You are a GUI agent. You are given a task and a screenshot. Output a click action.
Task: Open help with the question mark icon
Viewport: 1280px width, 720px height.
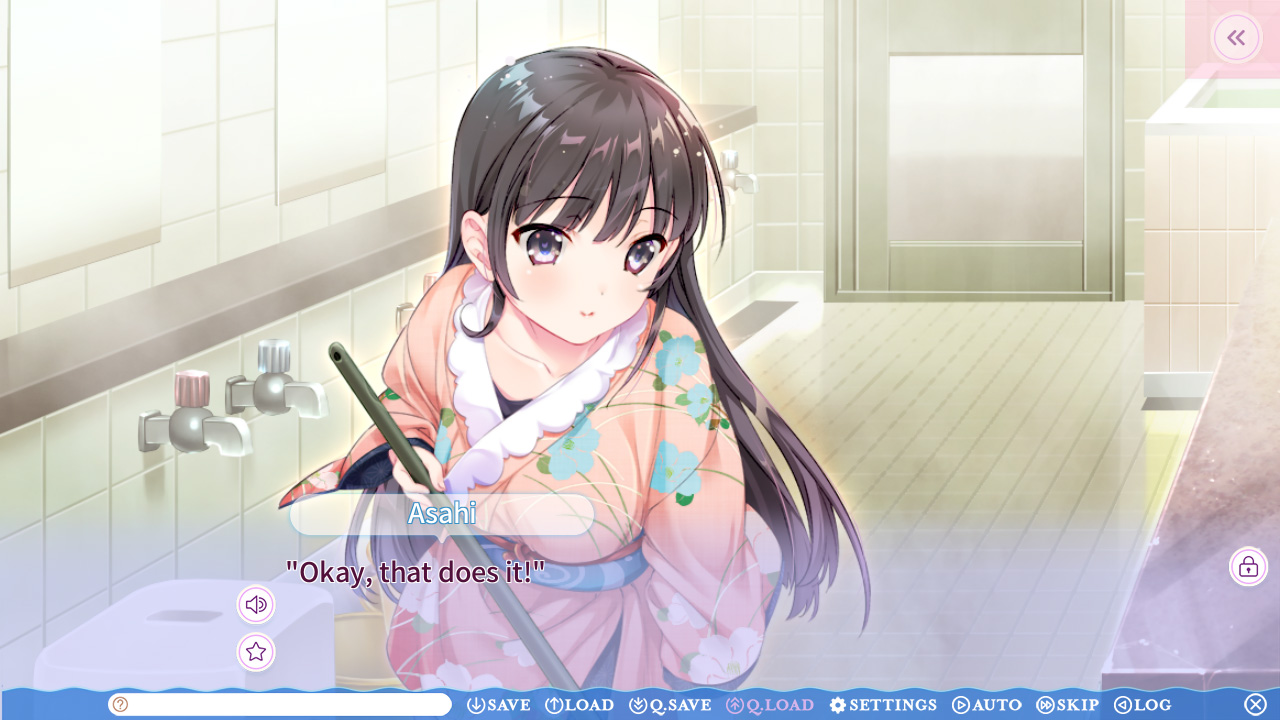pyautogui.click(x=121, y=705)
